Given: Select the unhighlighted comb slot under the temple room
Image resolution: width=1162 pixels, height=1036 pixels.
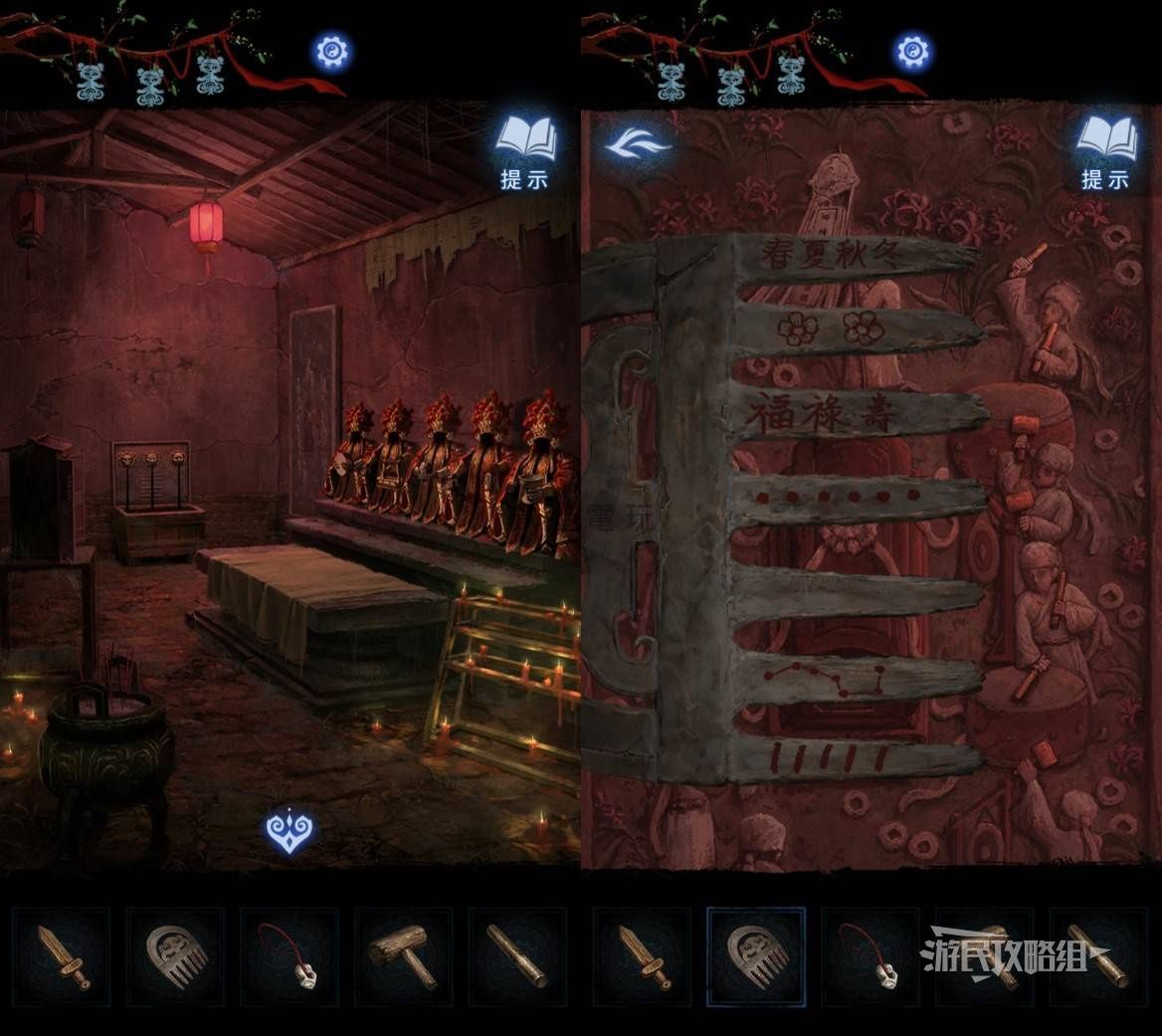Looking at the screenshot, I should coord(175,955).
